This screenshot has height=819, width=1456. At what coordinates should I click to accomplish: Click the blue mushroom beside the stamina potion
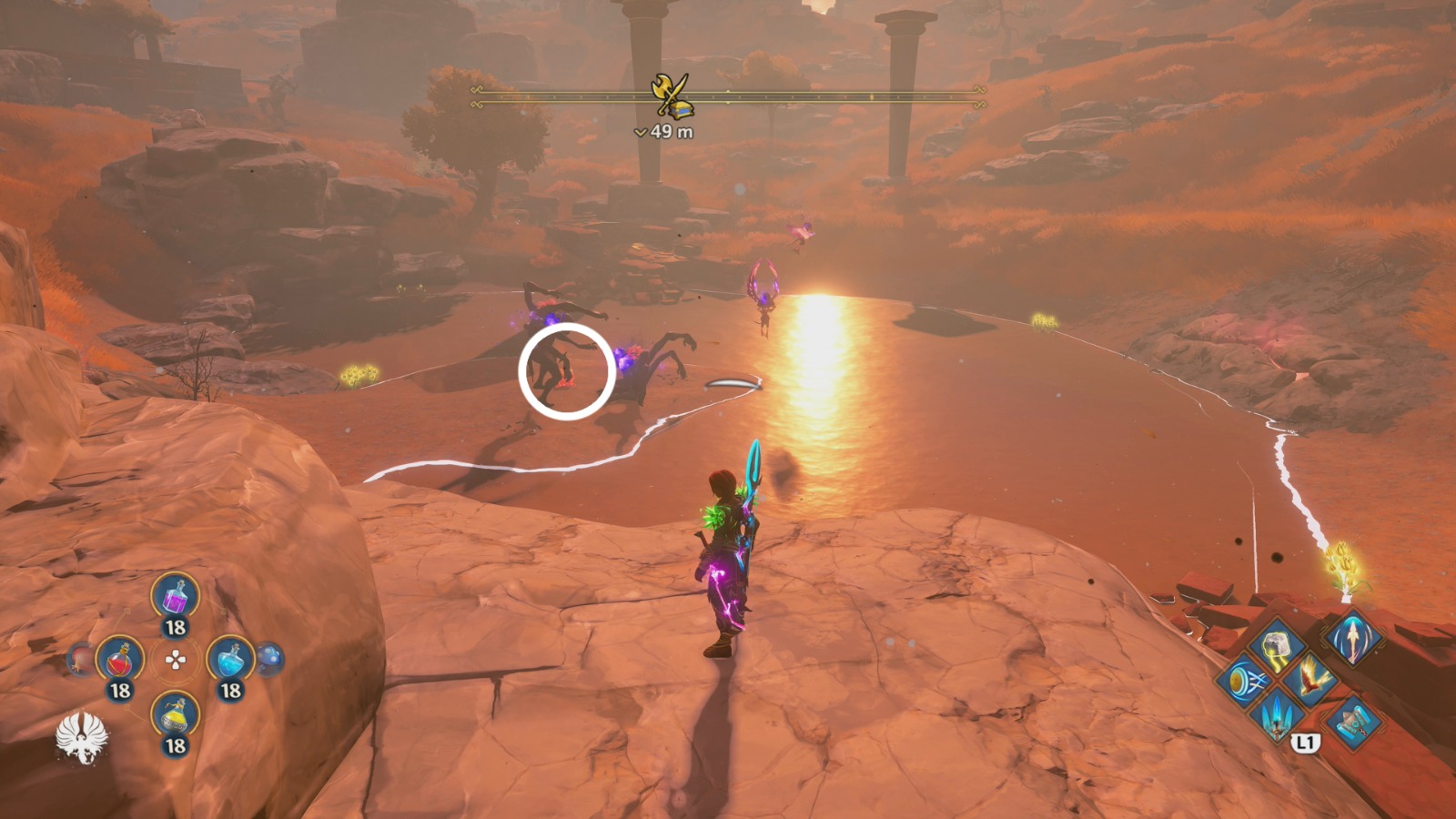pos(267,660)
